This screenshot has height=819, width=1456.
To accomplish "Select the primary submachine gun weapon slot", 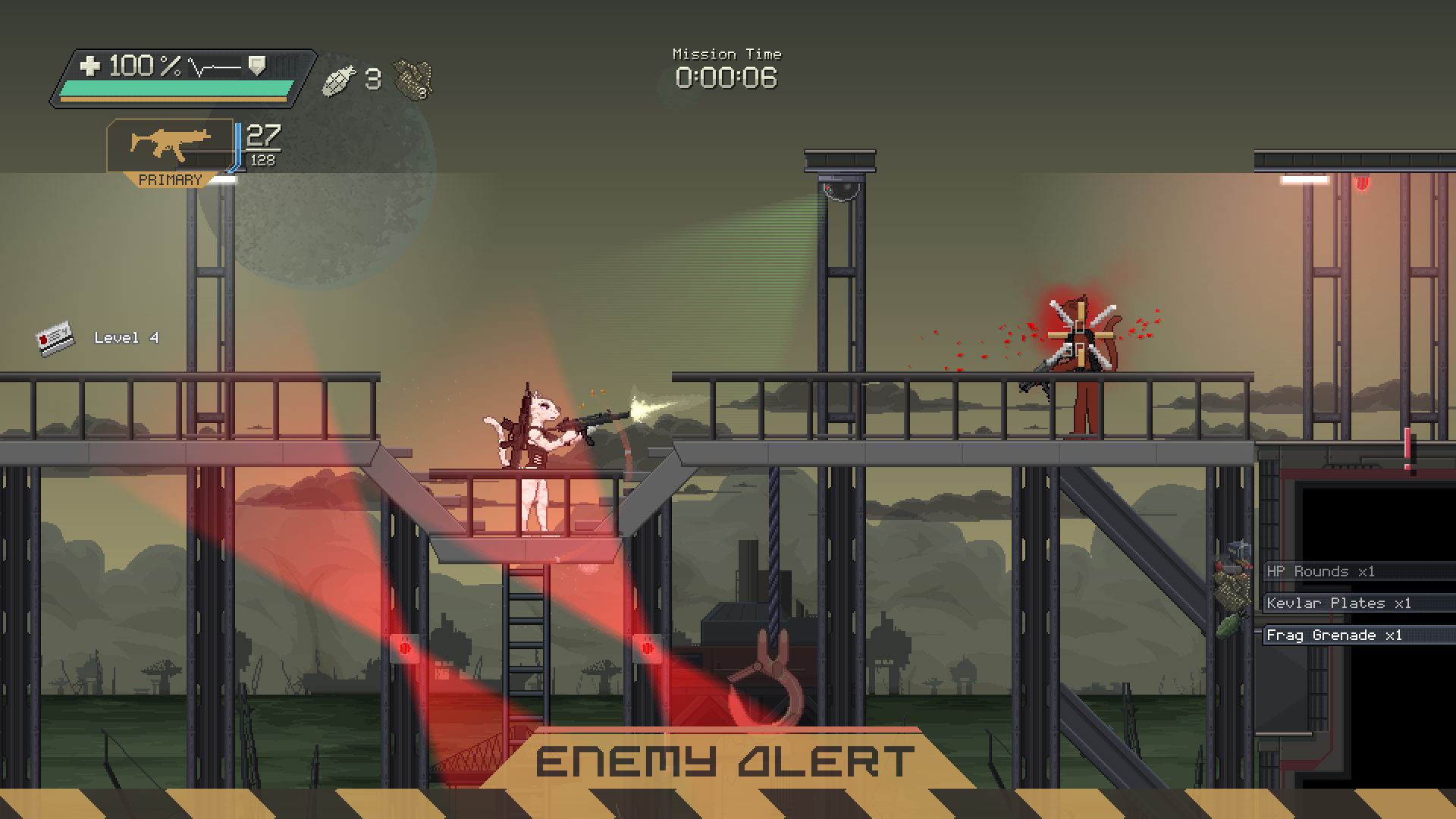I will (x=170, y=146).
